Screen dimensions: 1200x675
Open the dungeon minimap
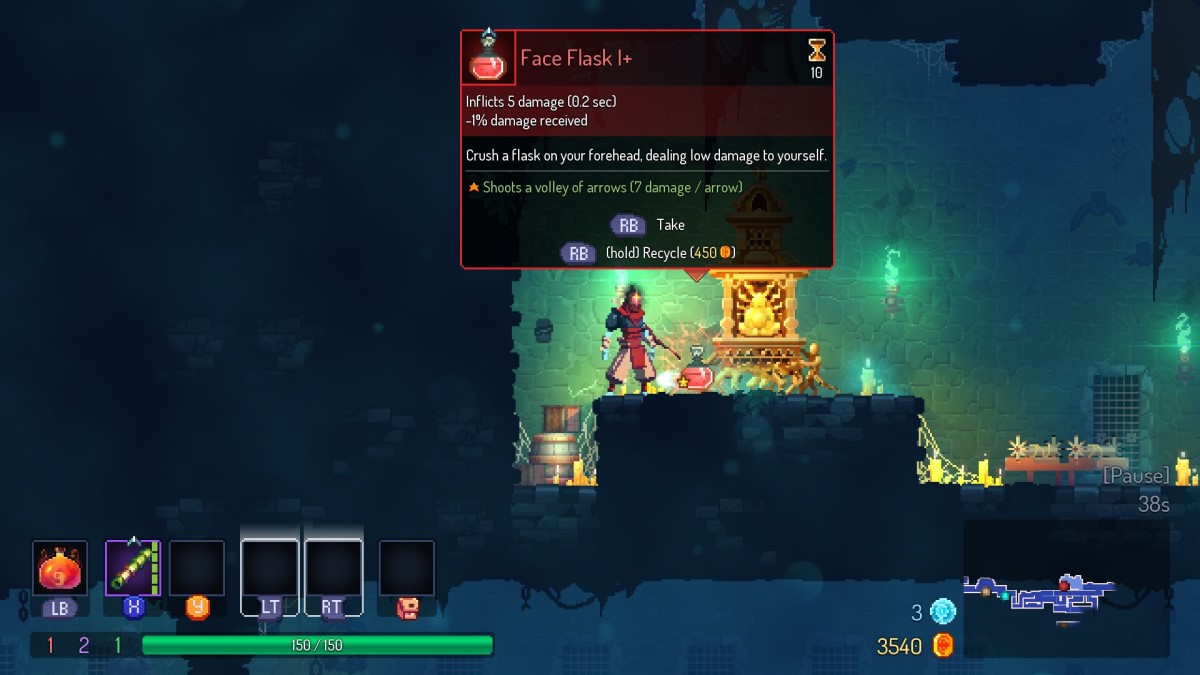click(x=1066, y=589)
